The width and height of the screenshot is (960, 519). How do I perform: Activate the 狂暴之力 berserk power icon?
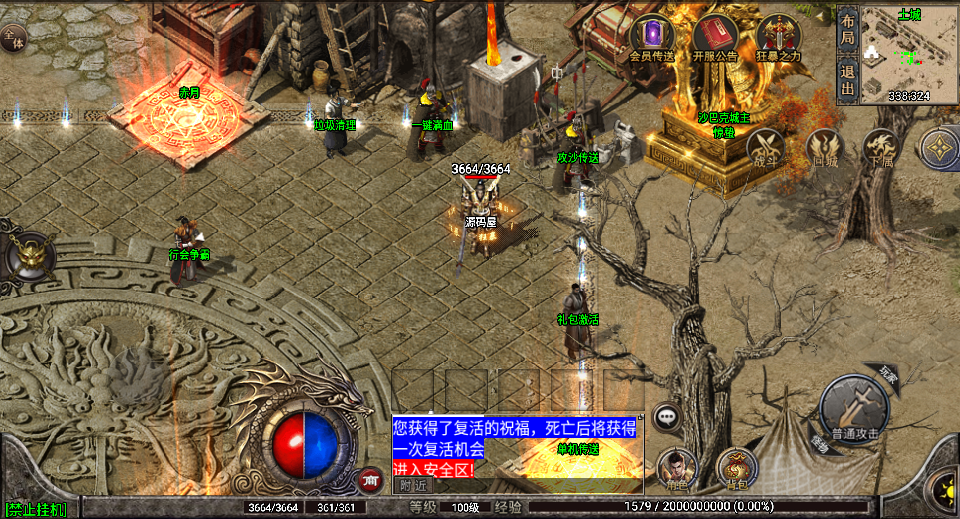pyautogui.click(x=777, y=36)
